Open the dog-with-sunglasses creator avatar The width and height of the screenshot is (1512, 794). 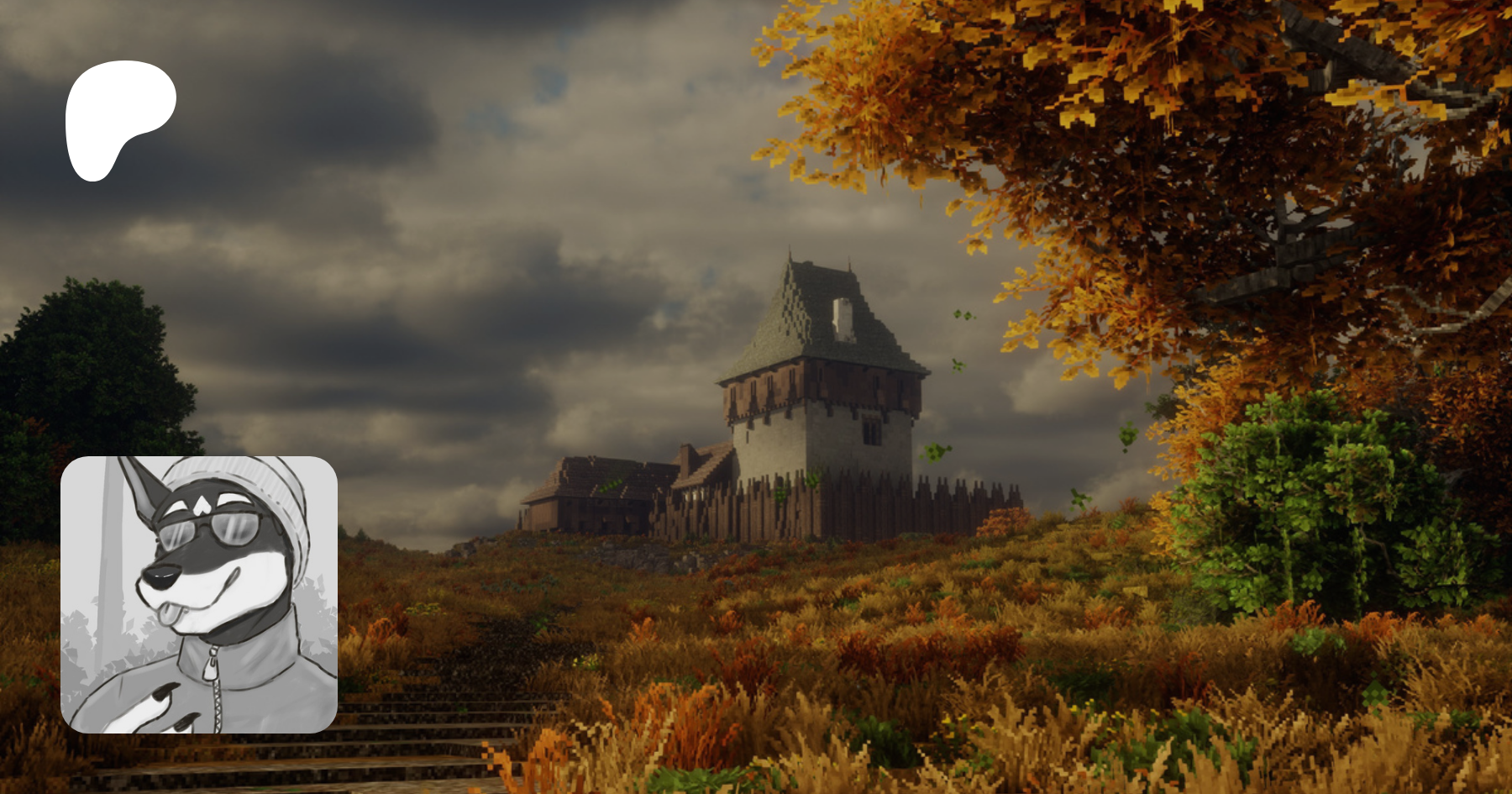pos(199,594)
